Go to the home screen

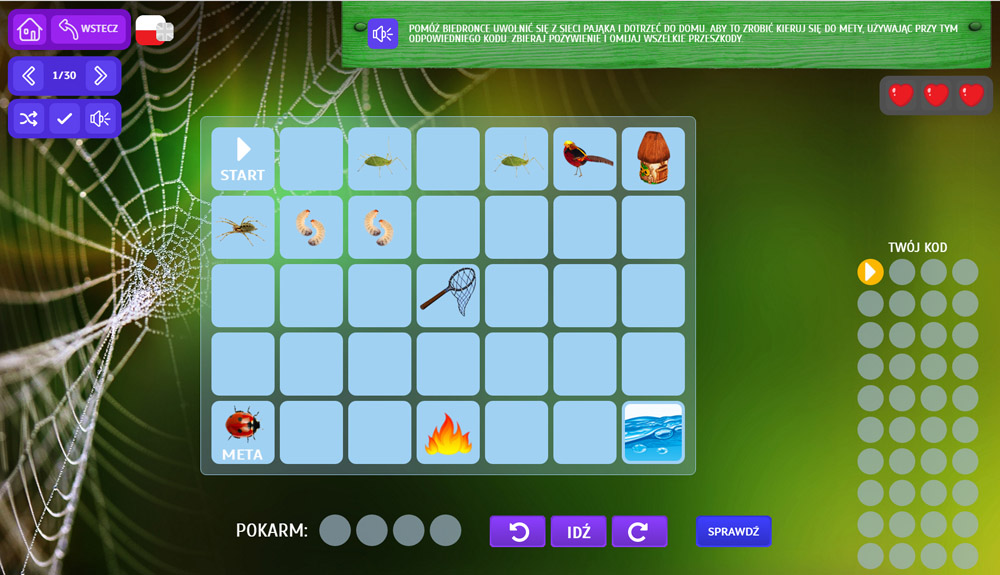coord(30,28)
